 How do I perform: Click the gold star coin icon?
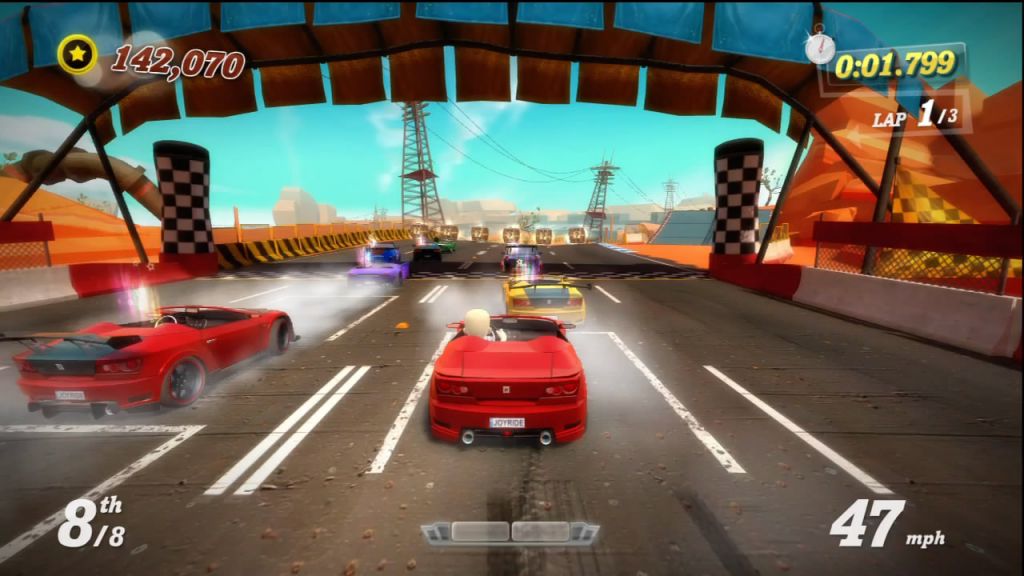click(77, 55)
